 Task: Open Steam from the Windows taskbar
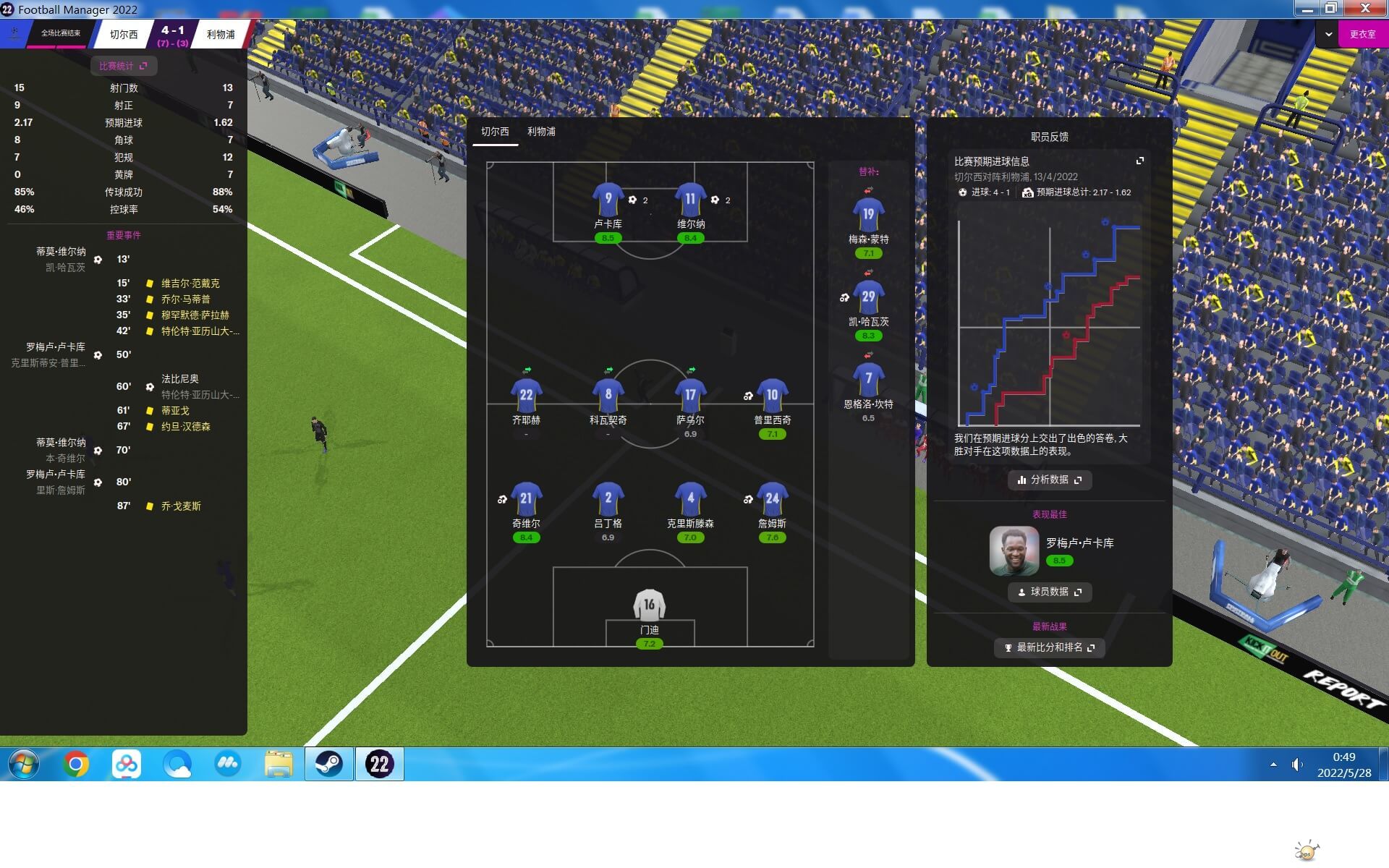328,764
